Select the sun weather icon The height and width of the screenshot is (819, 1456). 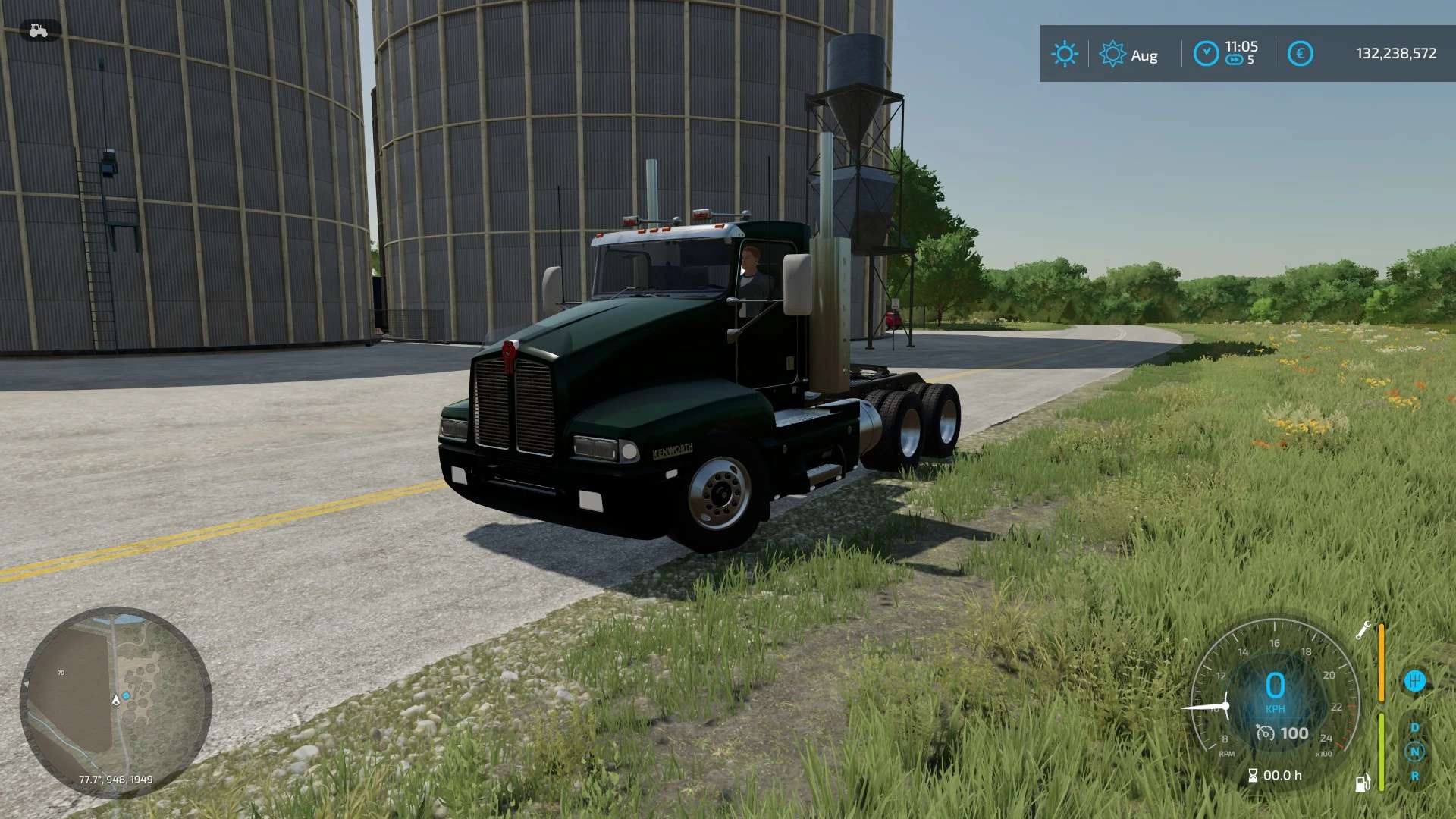coord(1065,54)
